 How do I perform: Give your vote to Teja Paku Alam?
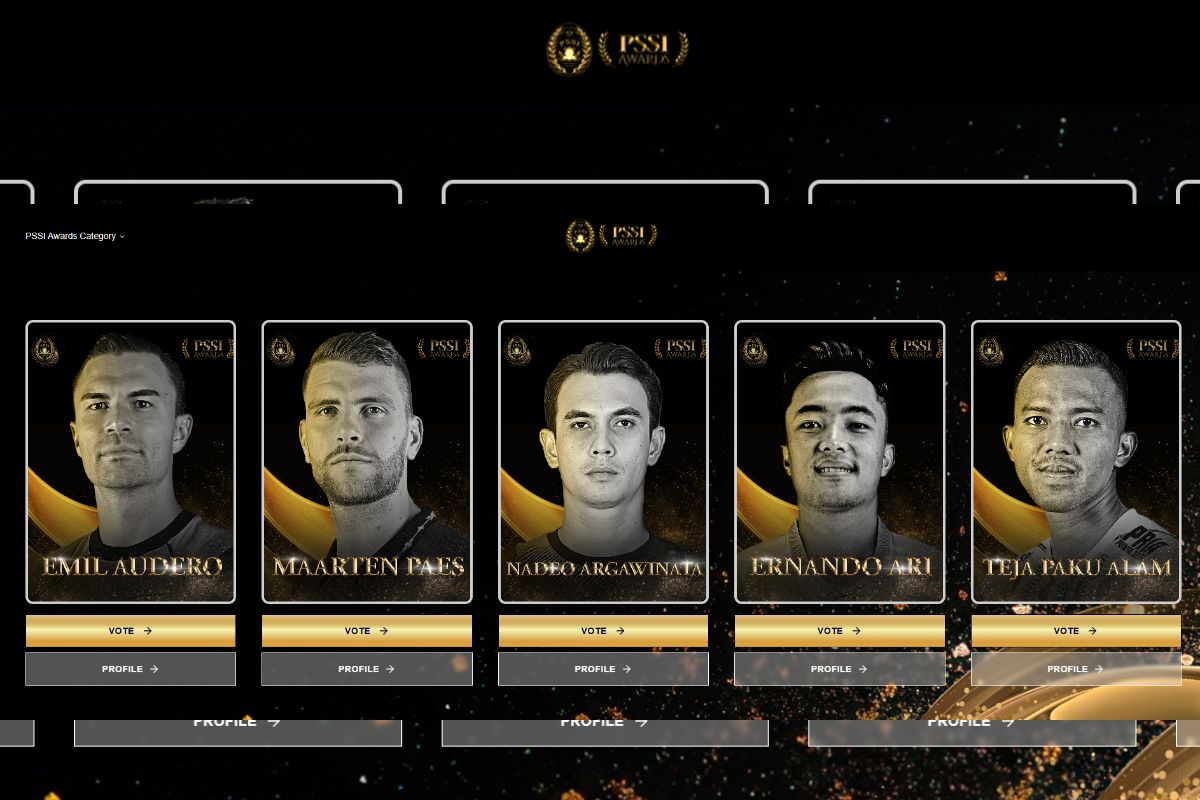tap(1076, 631)
